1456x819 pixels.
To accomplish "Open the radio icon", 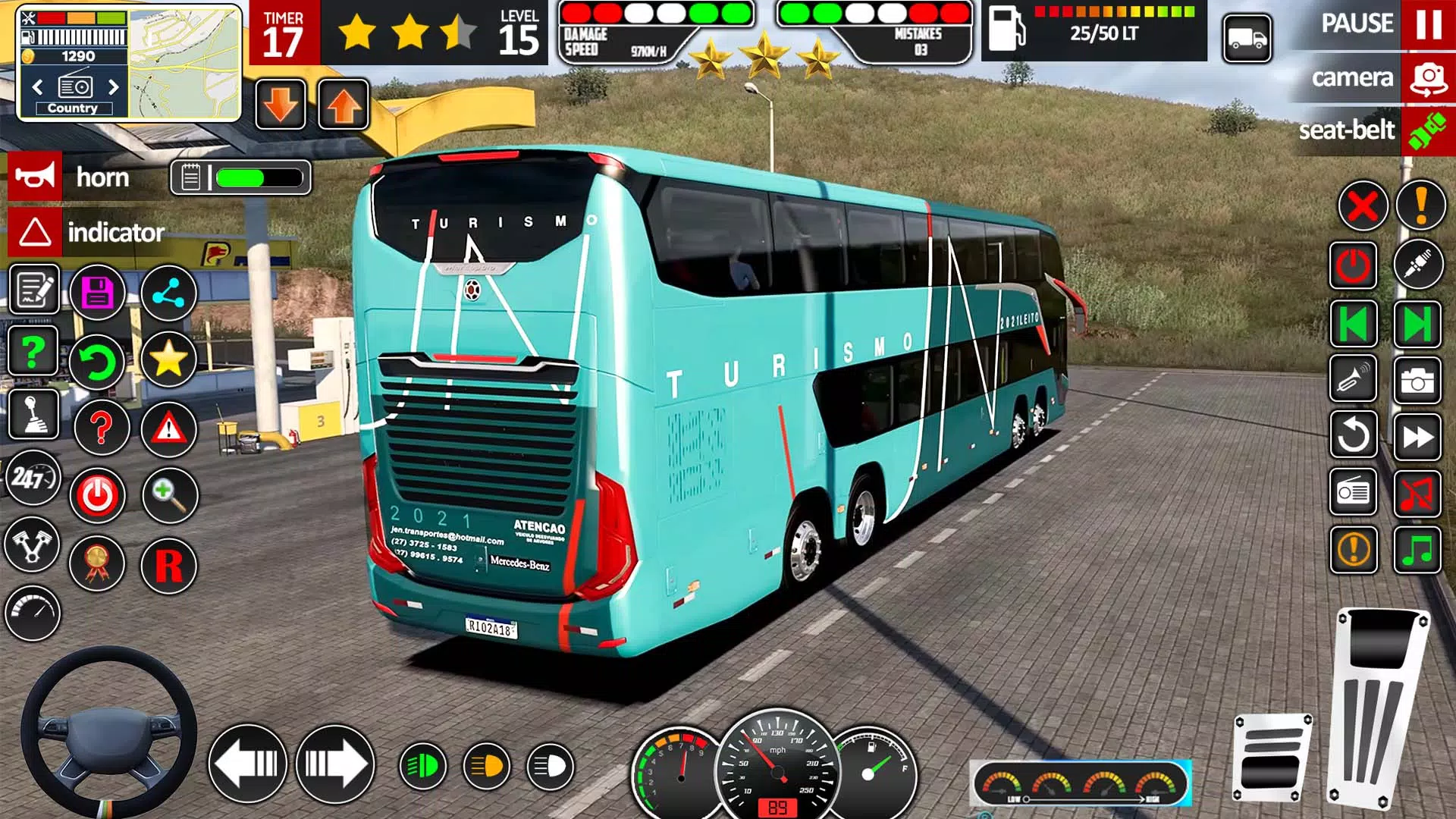I will pyautogui.click(x=1353, y=493).
